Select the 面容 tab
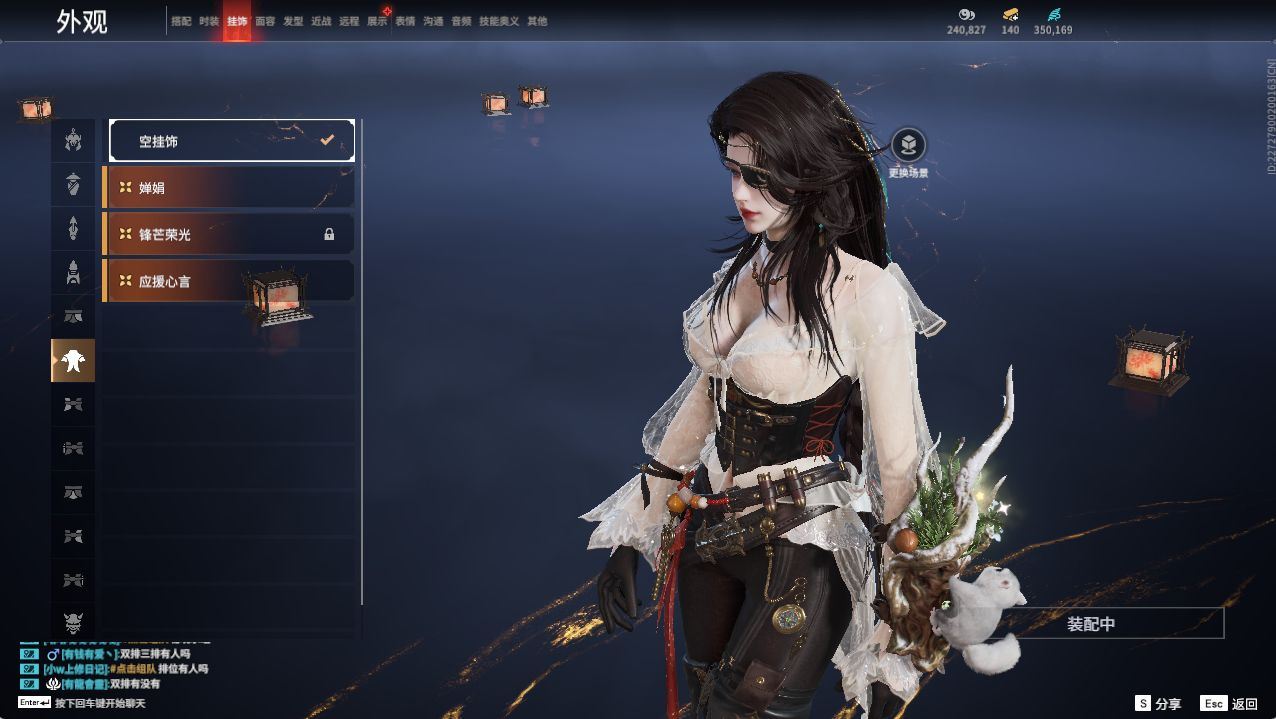This screenshot has width=1276, height=719. coord(265,21)
